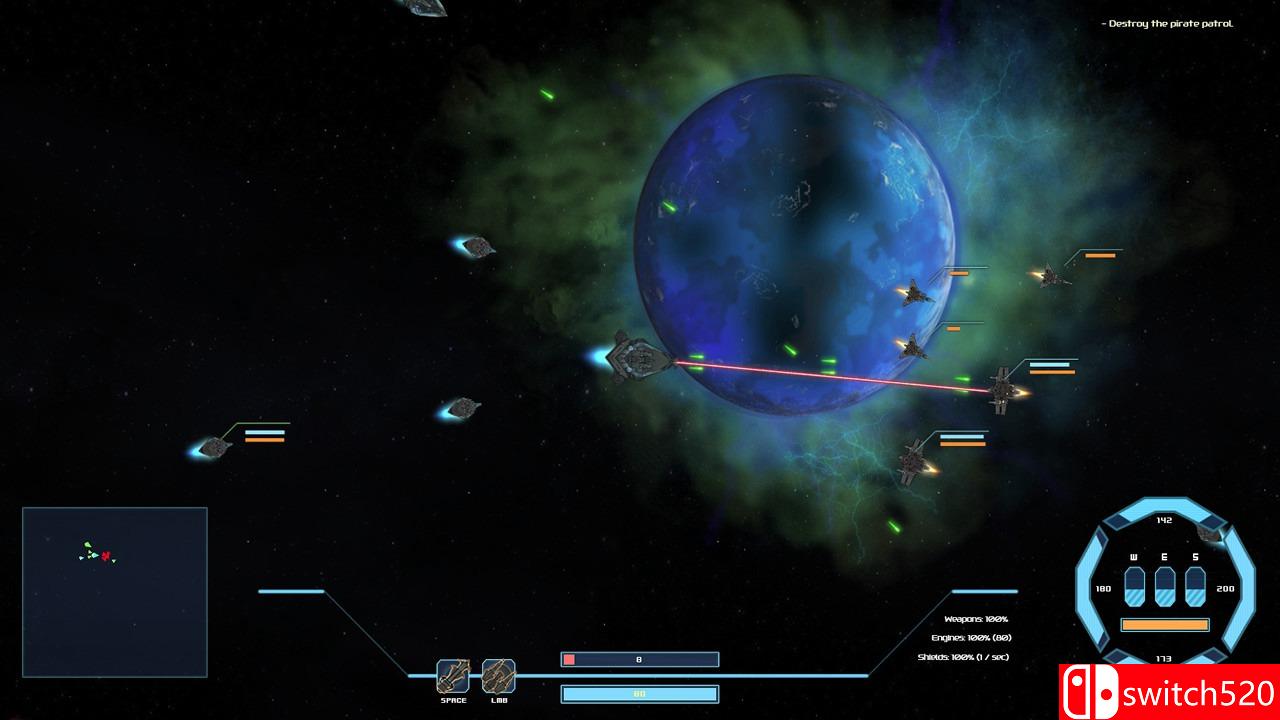Select the E engines power cell
Screen dimensions: 1280x720
click(1165, 586)
